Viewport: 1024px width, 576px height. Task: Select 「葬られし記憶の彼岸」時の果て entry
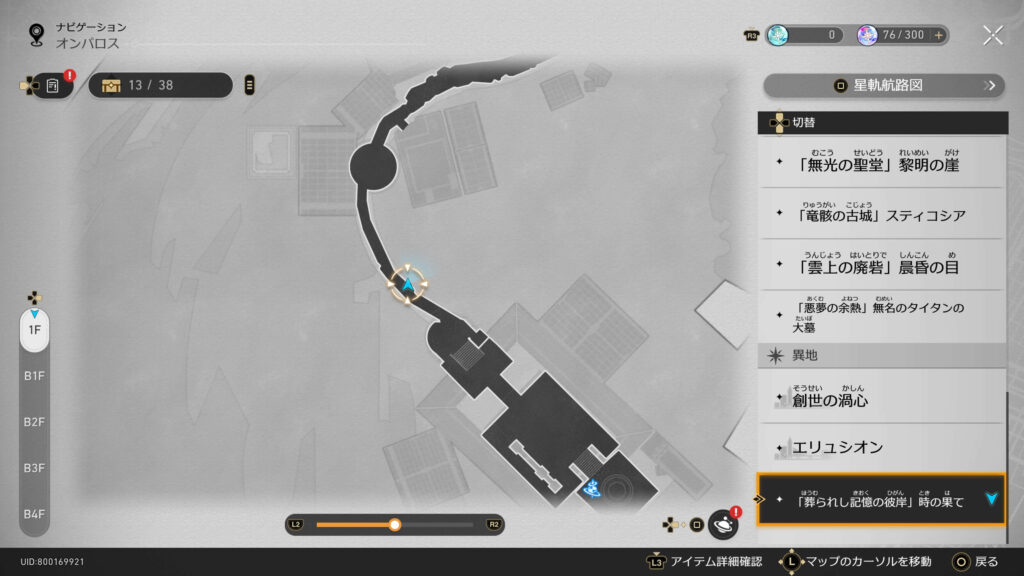(880, 499)
